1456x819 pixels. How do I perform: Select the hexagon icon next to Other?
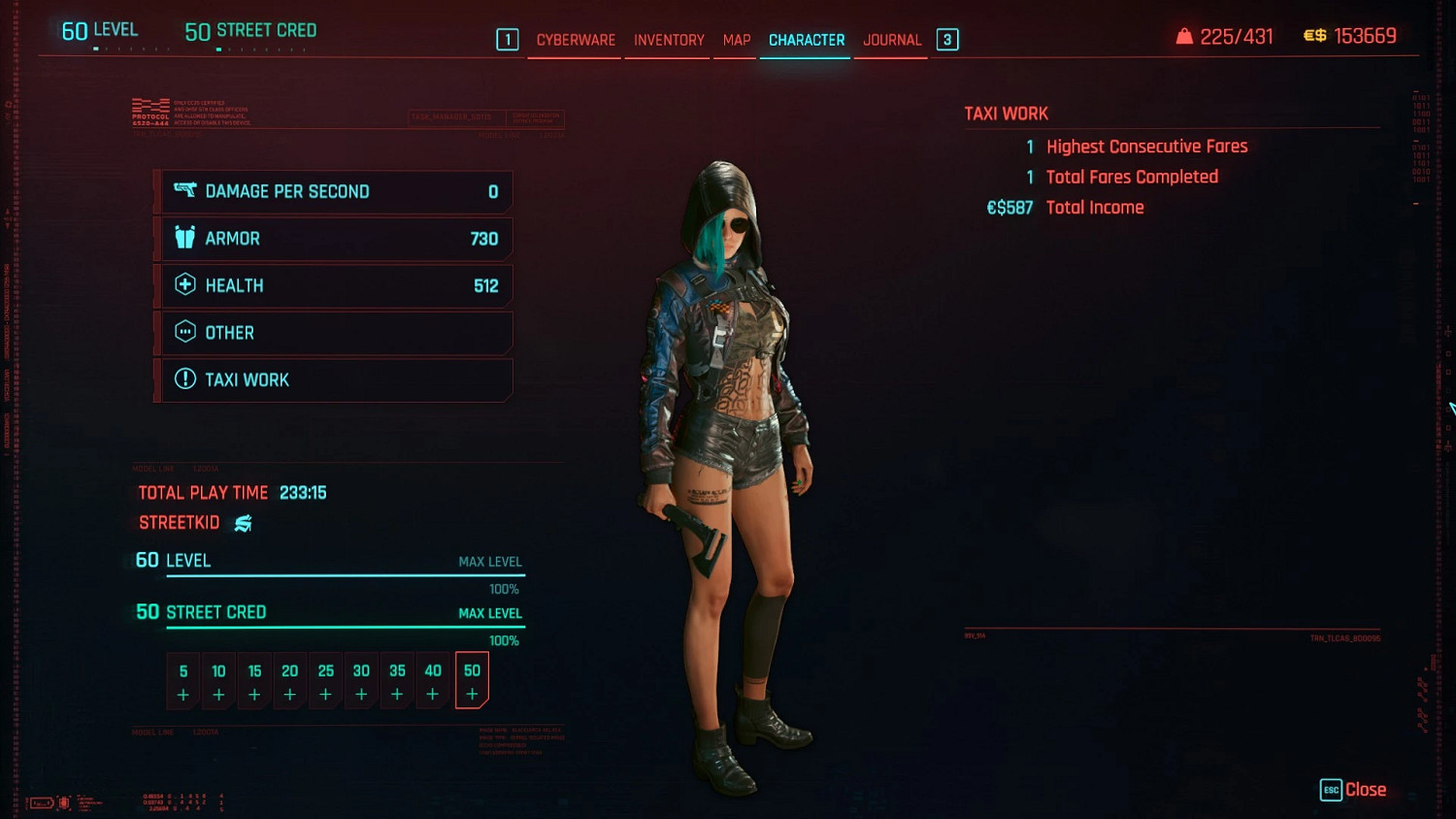(x=184, y=332)
